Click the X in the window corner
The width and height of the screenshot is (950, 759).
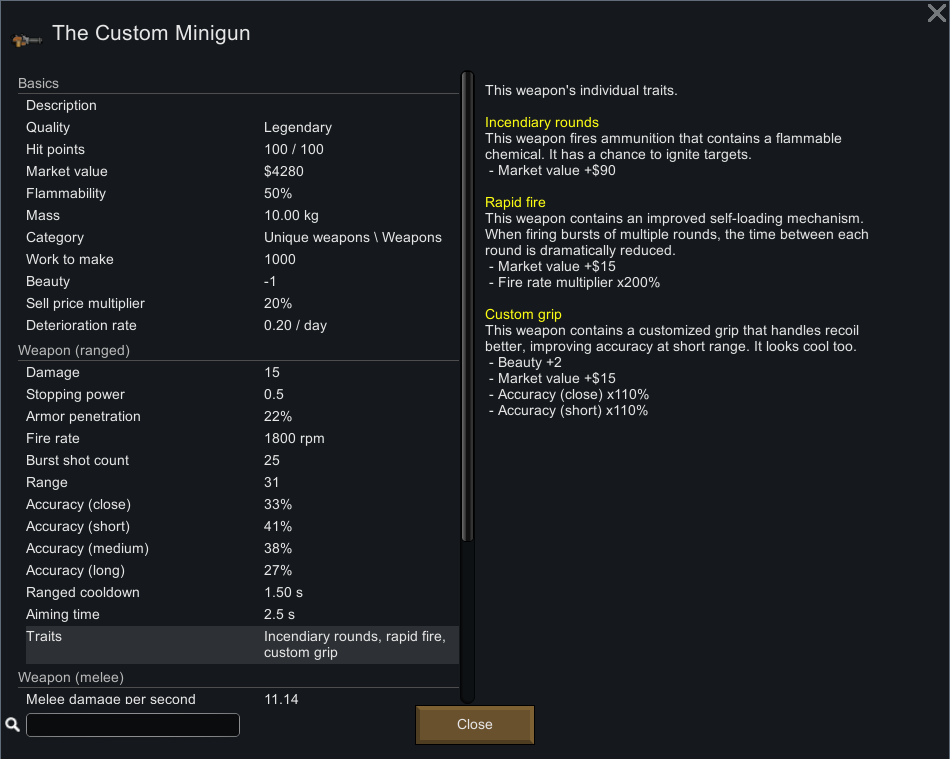[x=937, y=13]
